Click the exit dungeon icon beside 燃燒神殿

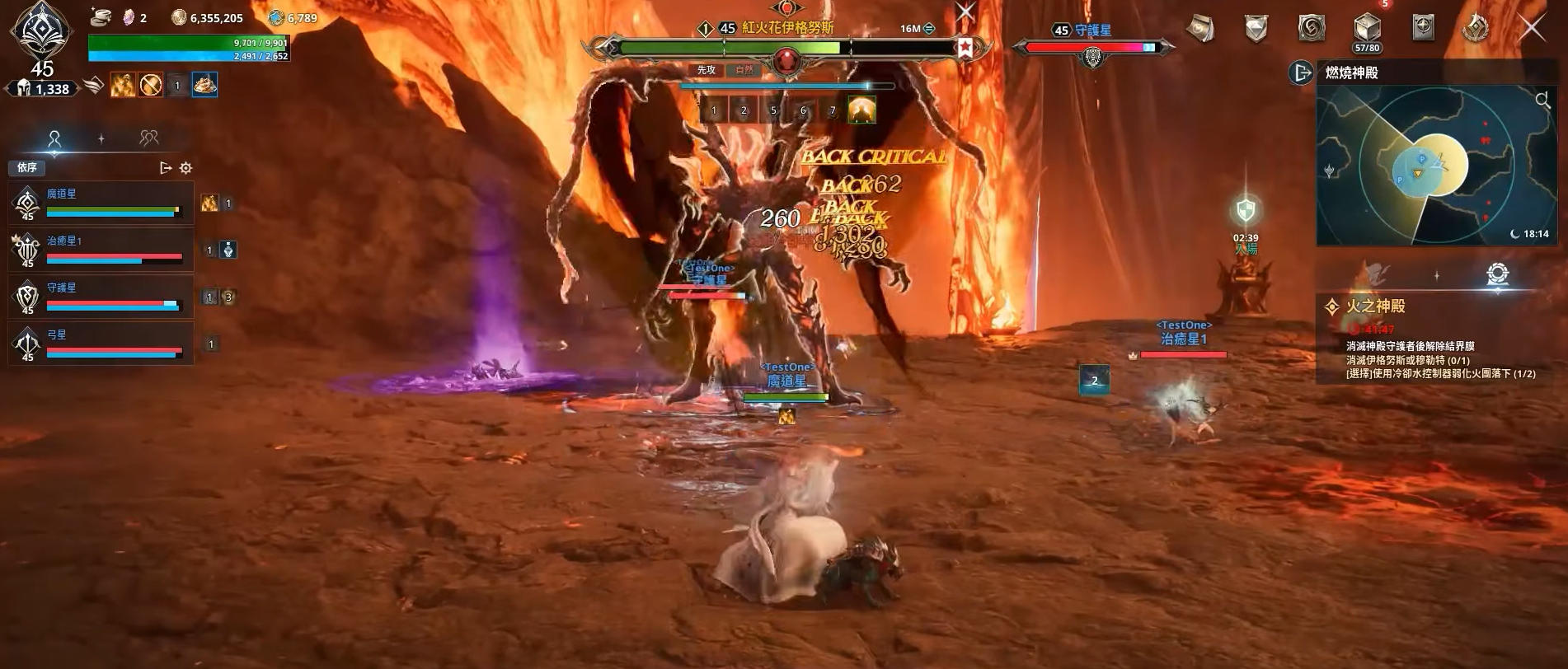coord(1301,73)
